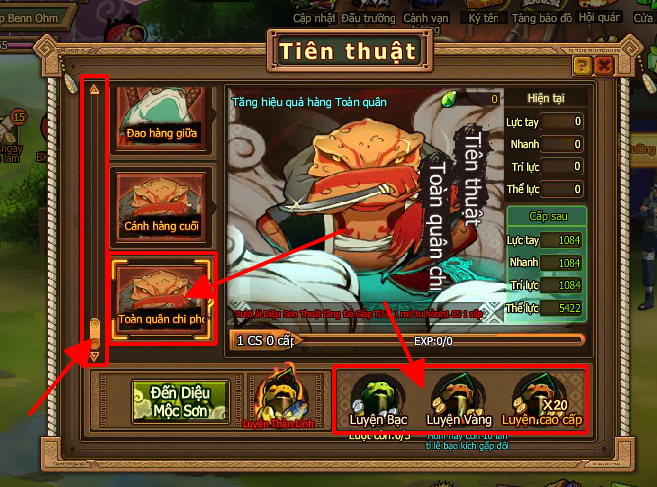Open the Hội quán menu

click(601, 17)
